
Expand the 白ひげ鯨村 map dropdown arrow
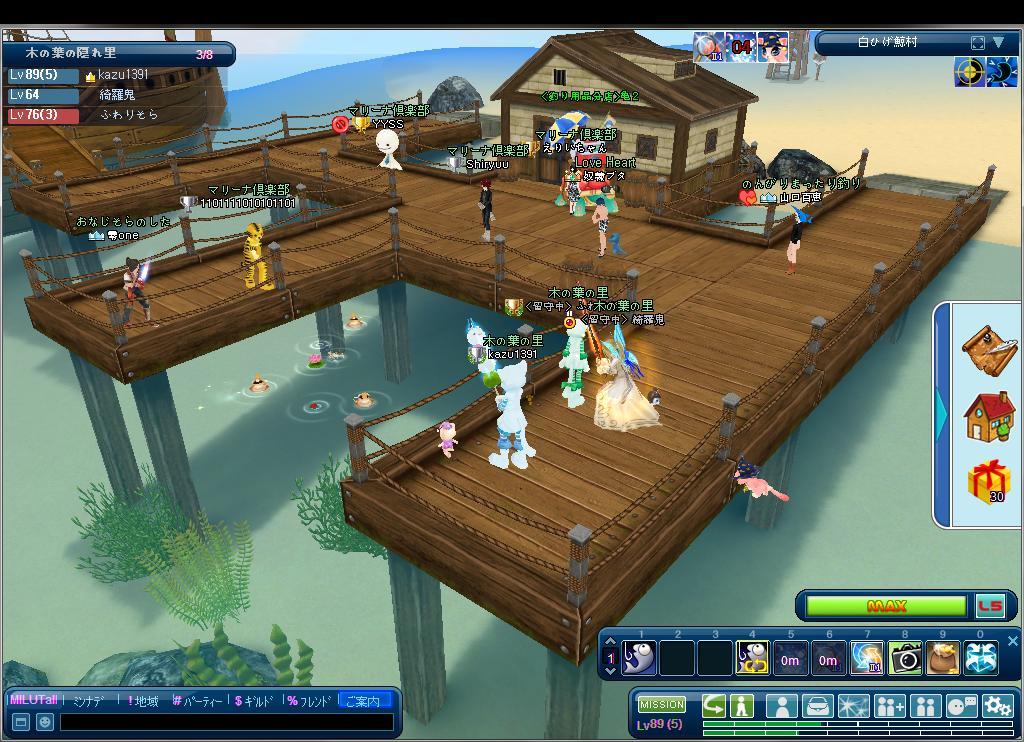click(998, 42)
